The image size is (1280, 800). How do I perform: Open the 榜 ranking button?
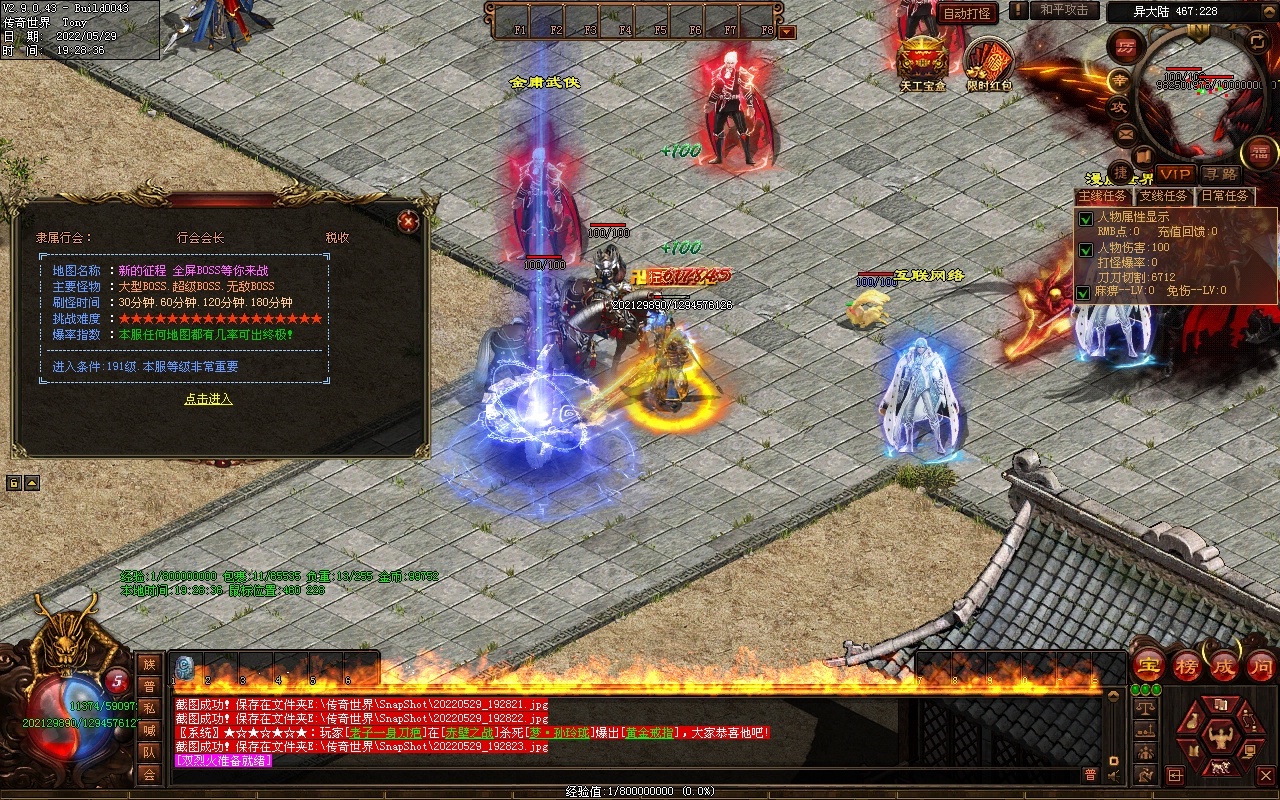(x=1188, y=665)
